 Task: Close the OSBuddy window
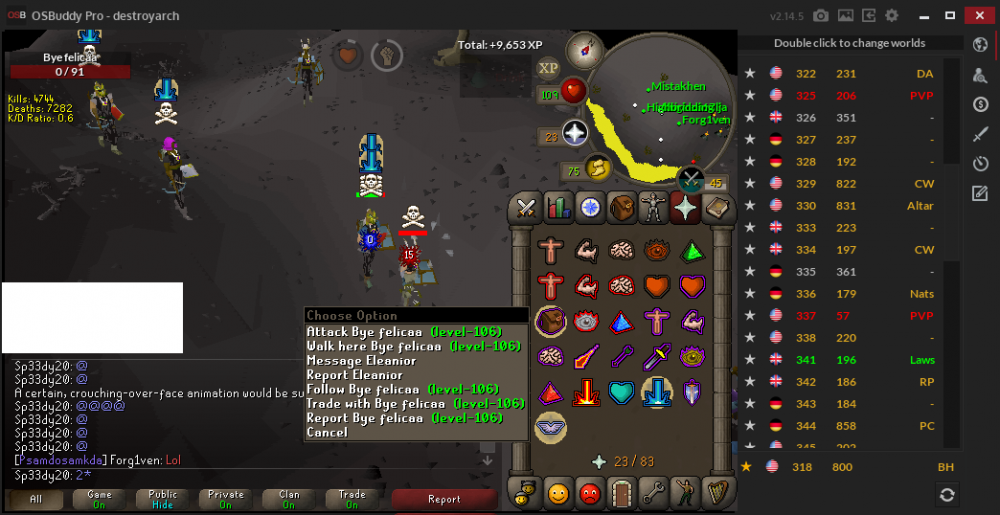(977, 15)
